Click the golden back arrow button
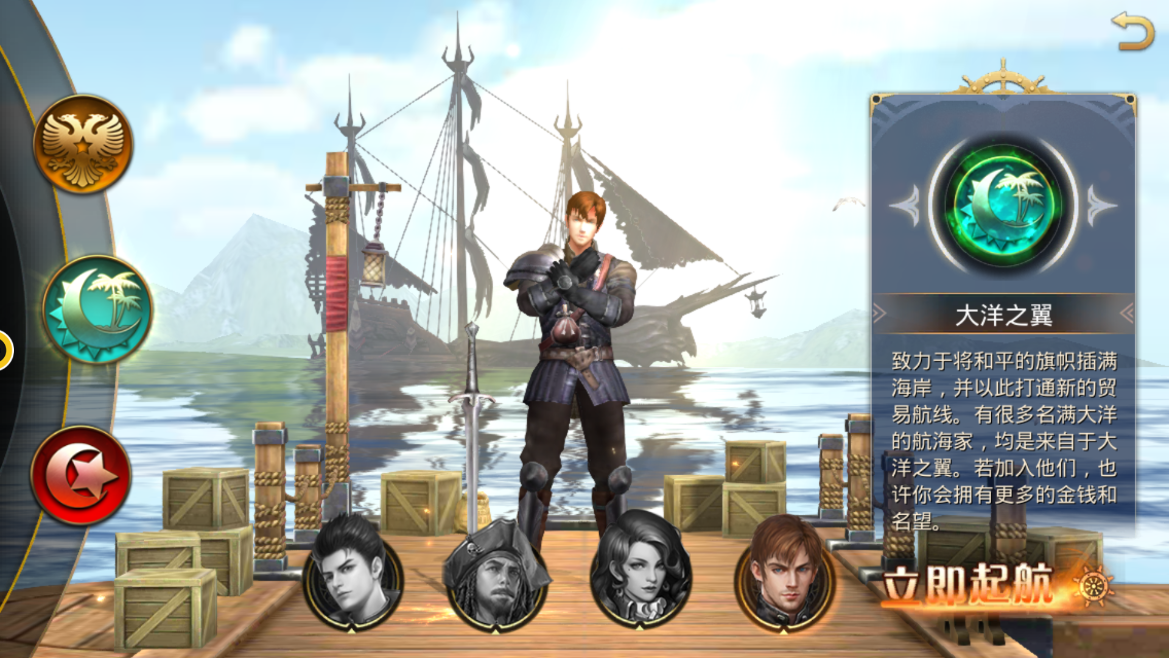This screenshot has width=1169, height=658. click(x=1133, y=33)
